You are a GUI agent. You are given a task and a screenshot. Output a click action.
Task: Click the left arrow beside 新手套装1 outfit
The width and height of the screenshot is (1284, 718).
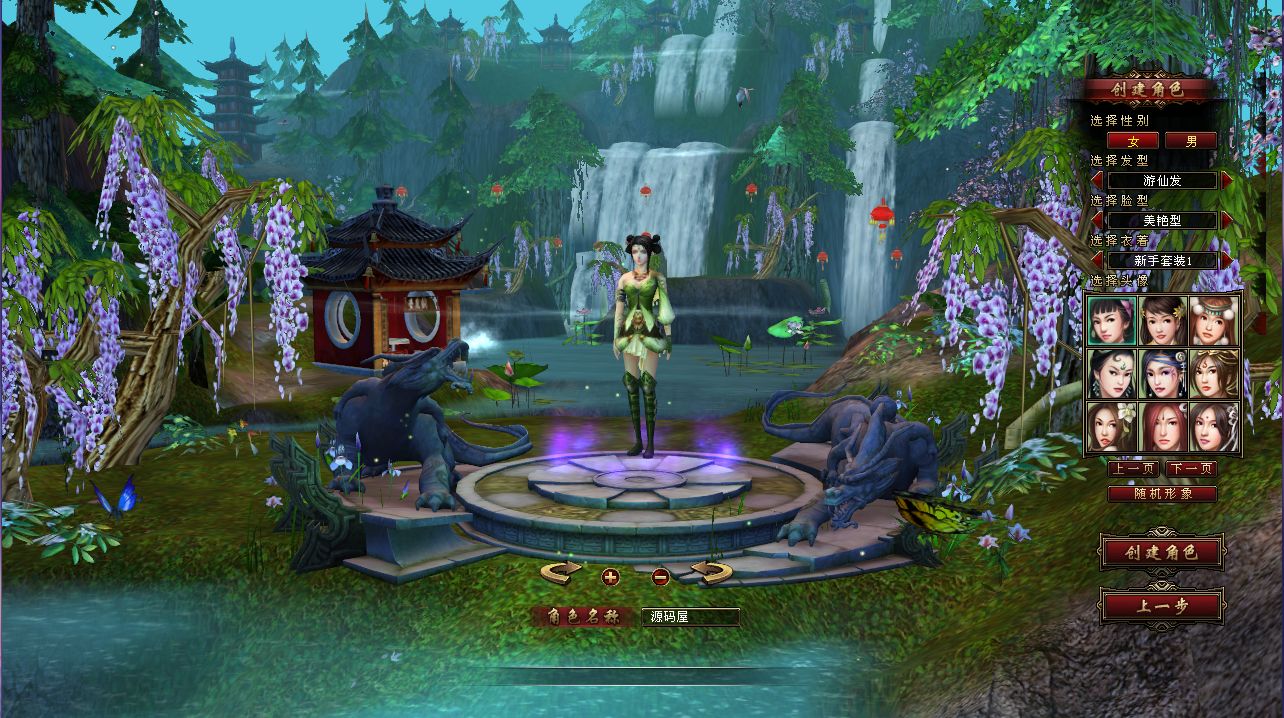[1097, 260]
